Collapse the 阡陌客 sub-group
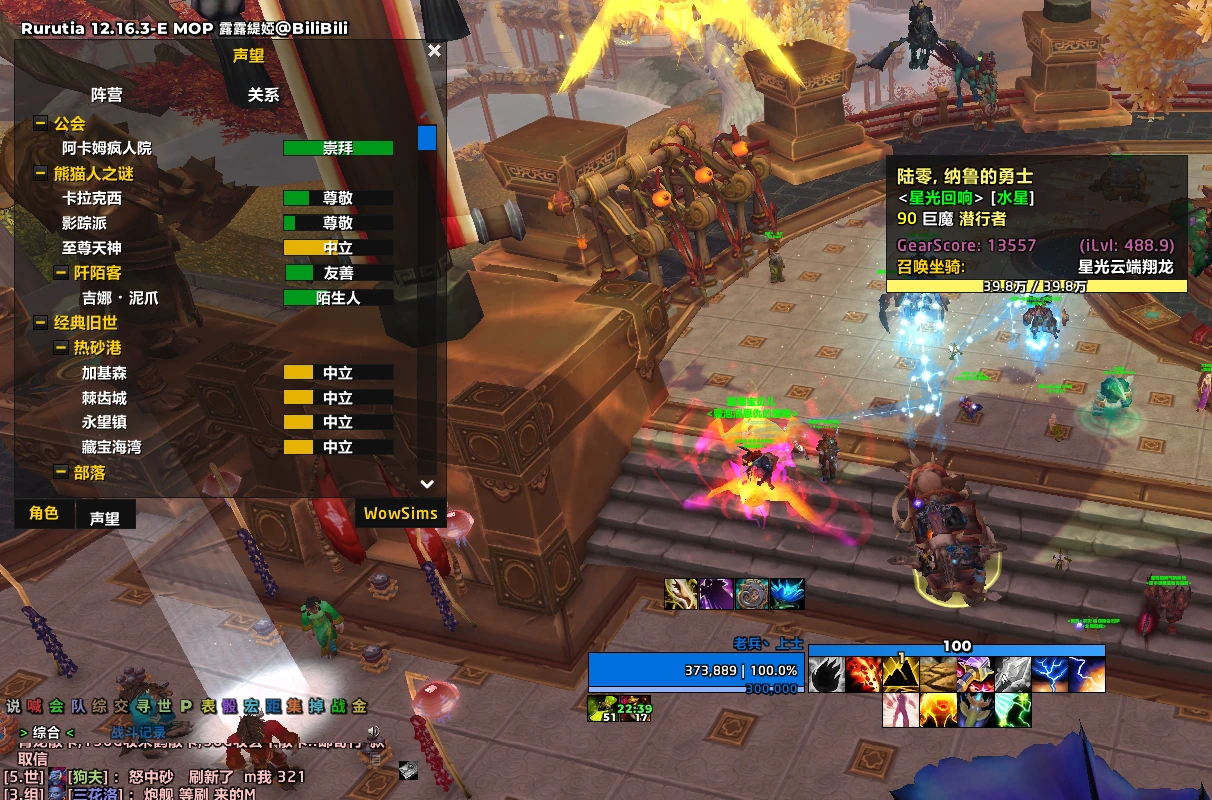The width and height of the screenshot is (1212, 800). point(61,273)
